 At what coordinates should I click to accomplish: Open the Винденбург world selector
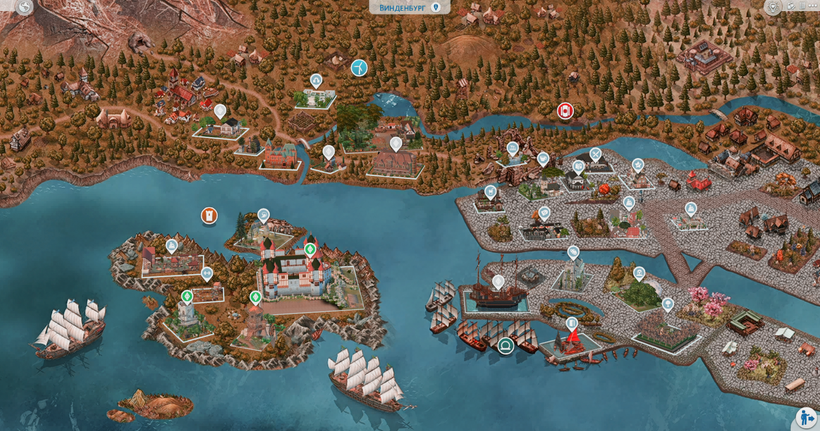click(x=410, y=7)
